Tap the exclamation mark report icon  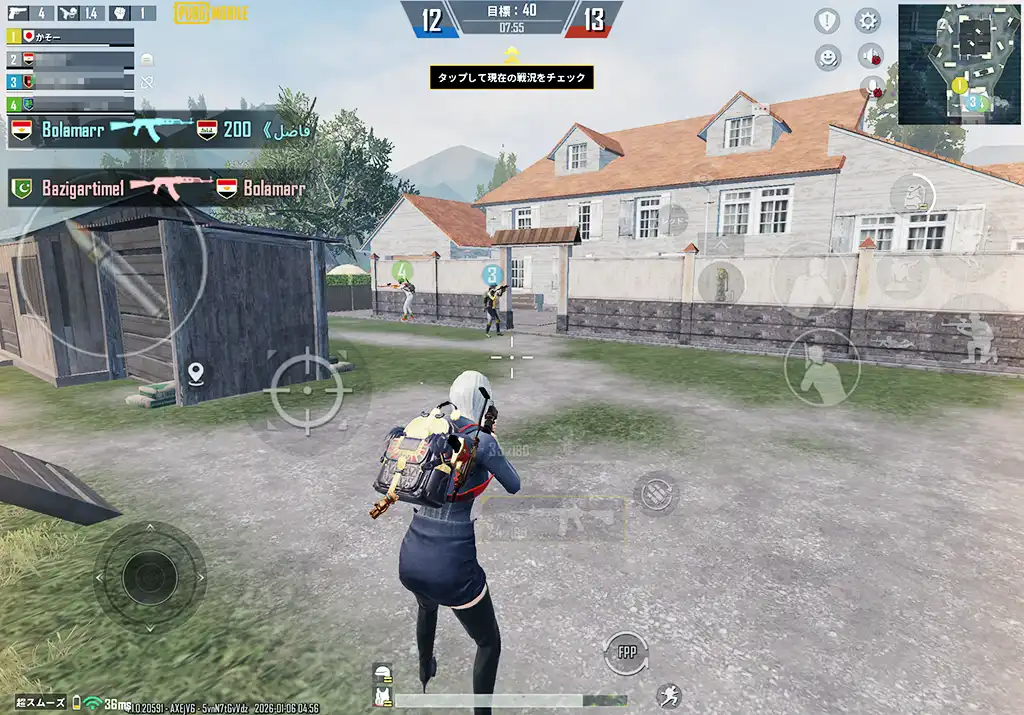[x=827, y=21]
